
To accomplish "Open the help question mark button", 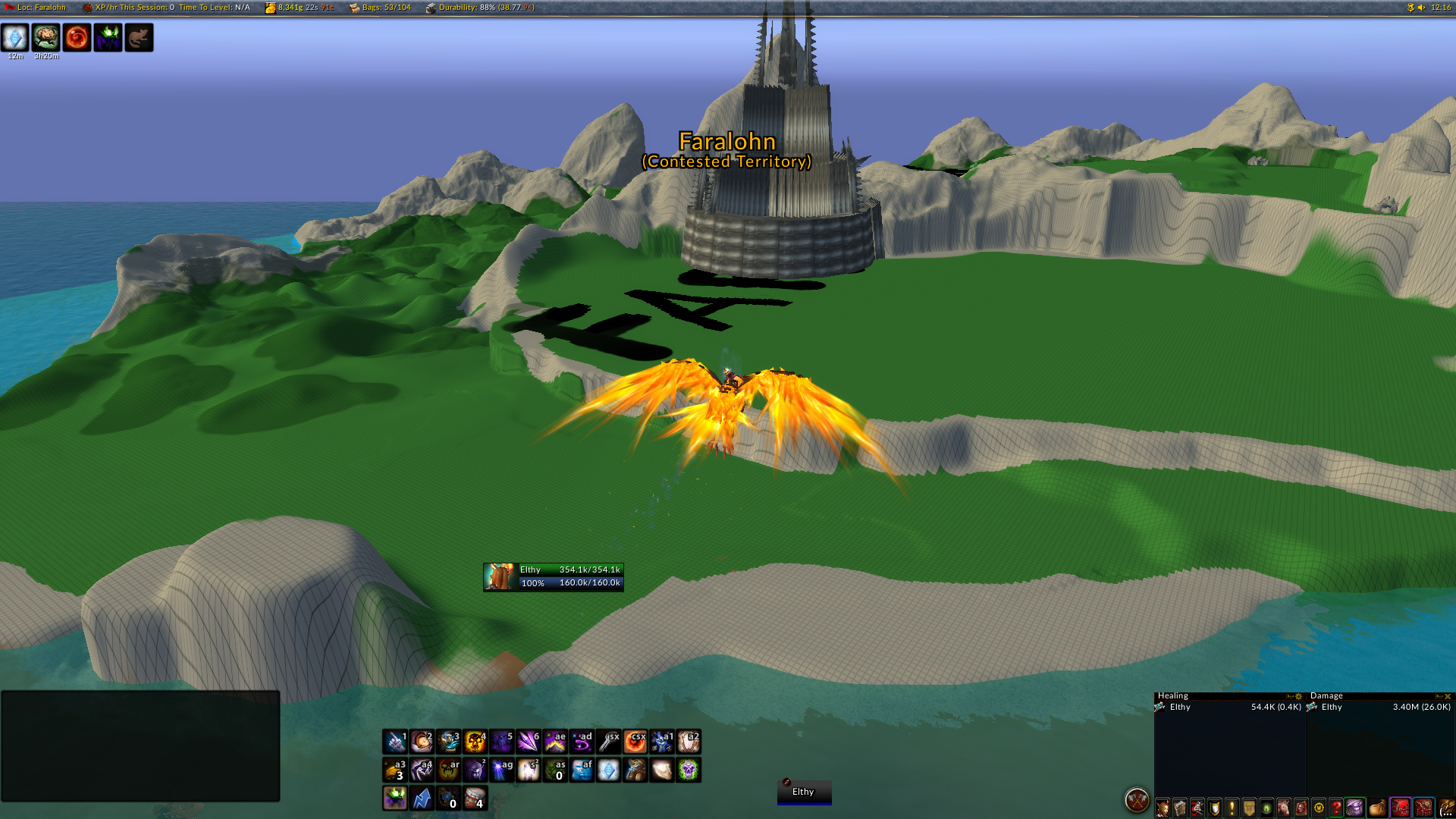I will [1337, 808].
